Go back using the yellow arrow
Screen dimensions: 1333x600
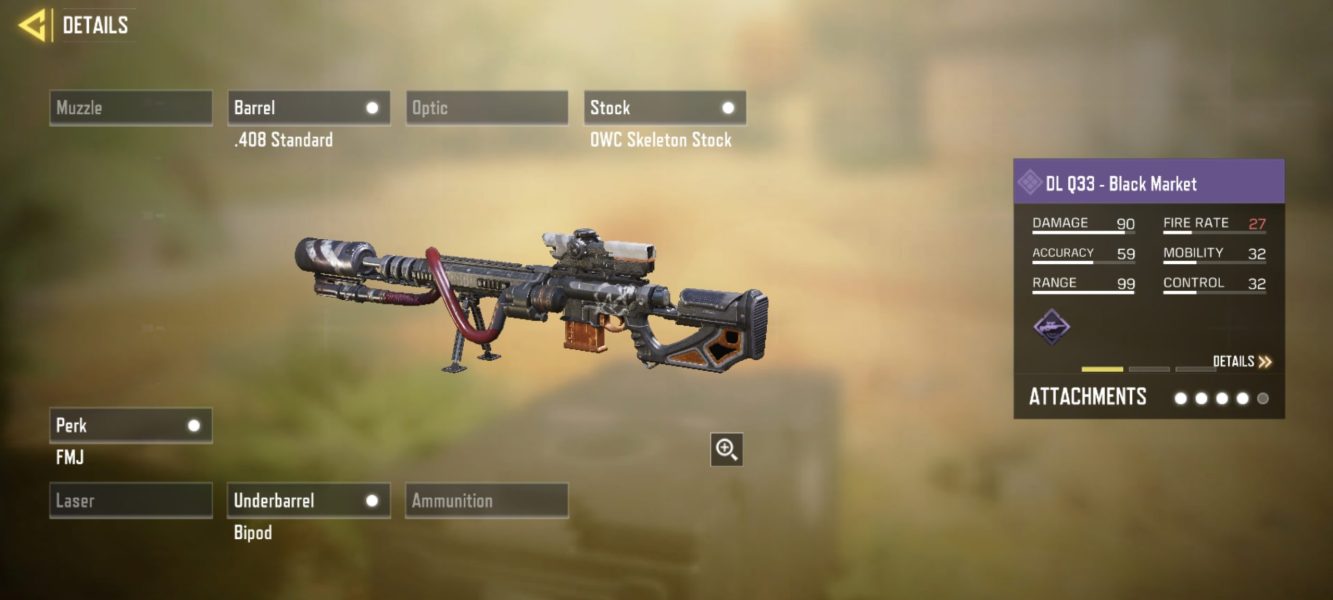point(33,25)
